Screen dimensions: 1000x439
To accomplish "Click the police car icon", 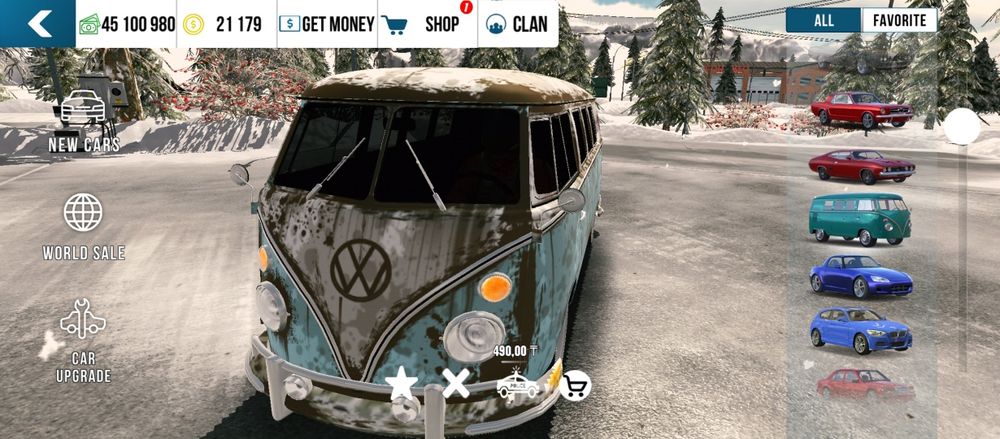I will [x=518, y=385].
